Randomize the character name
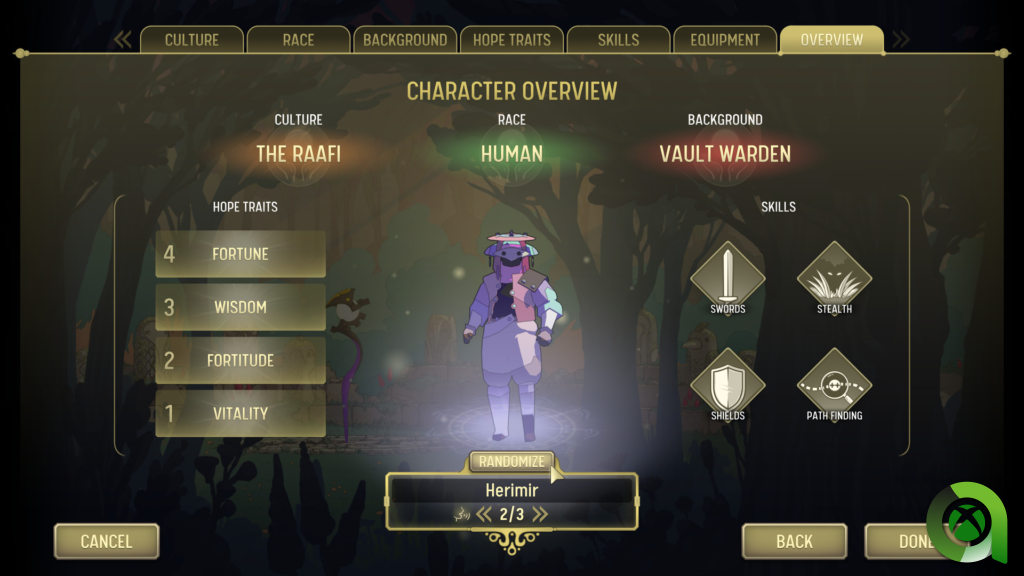The height and width of the screenshot is (576, 1024). [511, 462]
